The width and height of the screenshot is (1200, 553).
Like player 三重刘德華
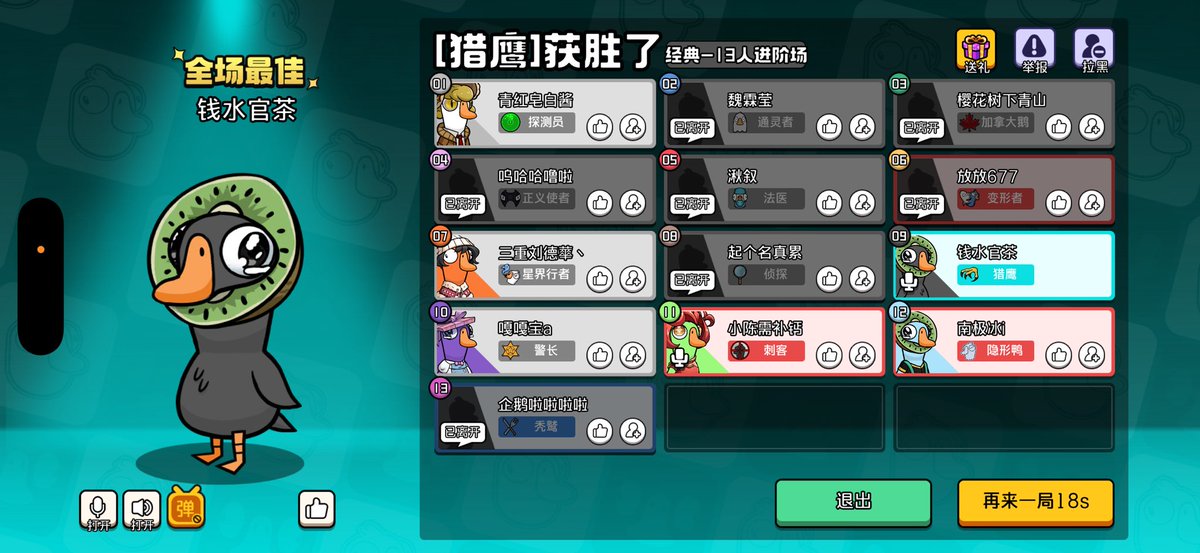pos(600,278)
